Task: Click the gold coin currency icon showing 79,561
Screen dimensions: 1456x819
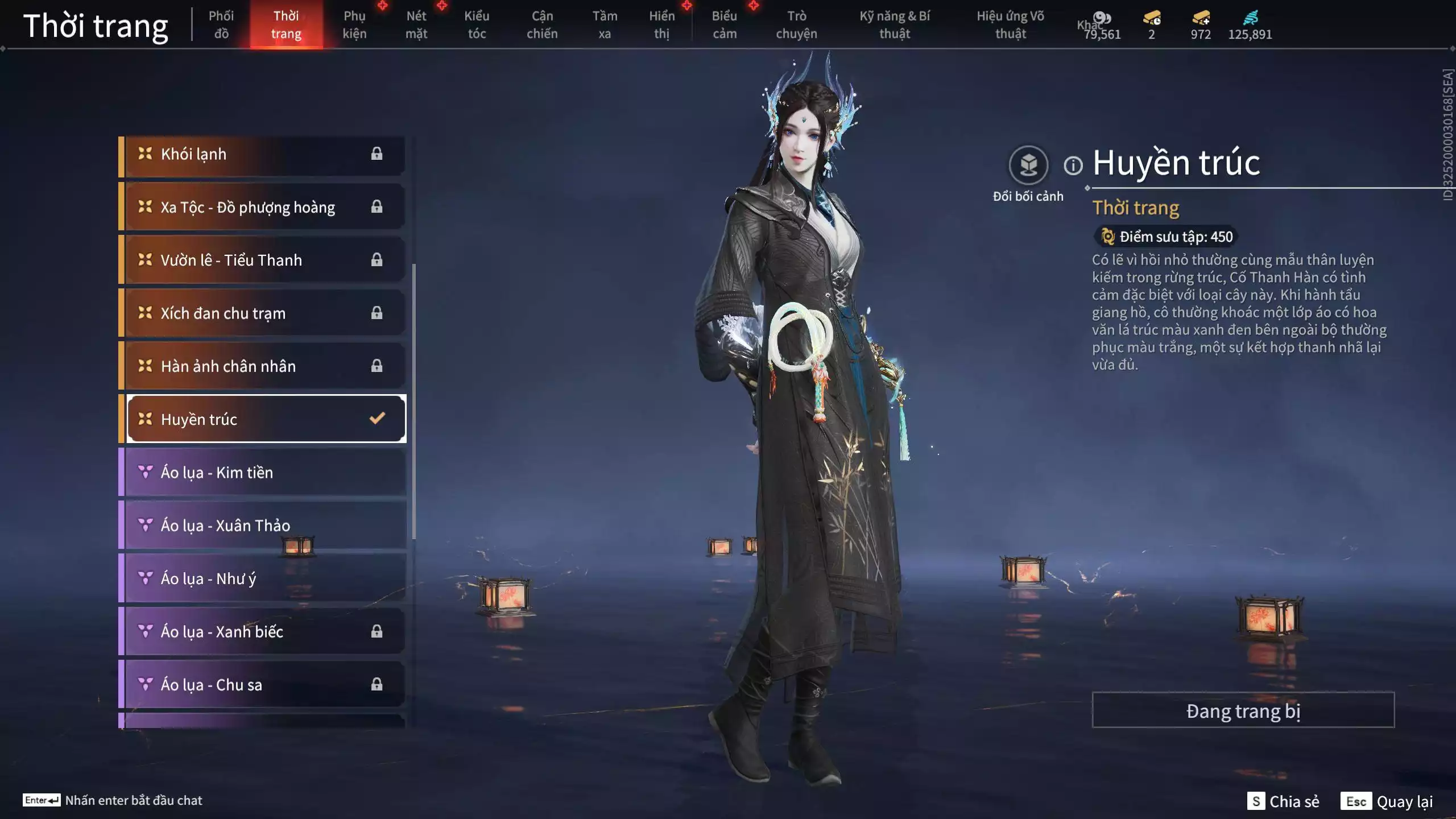Action: [1102, 18]
